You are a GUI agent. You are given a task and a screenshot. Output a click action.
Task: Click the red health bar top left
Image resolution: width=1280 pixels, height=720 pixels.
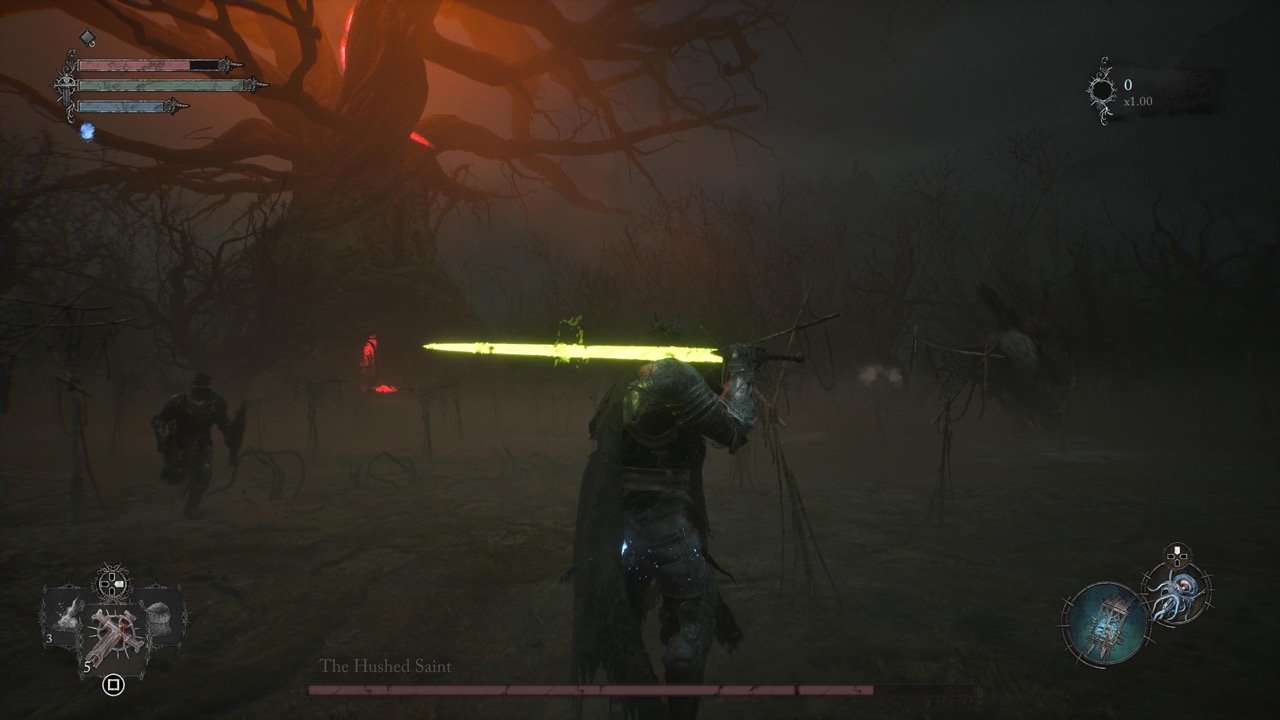[134, 64]
